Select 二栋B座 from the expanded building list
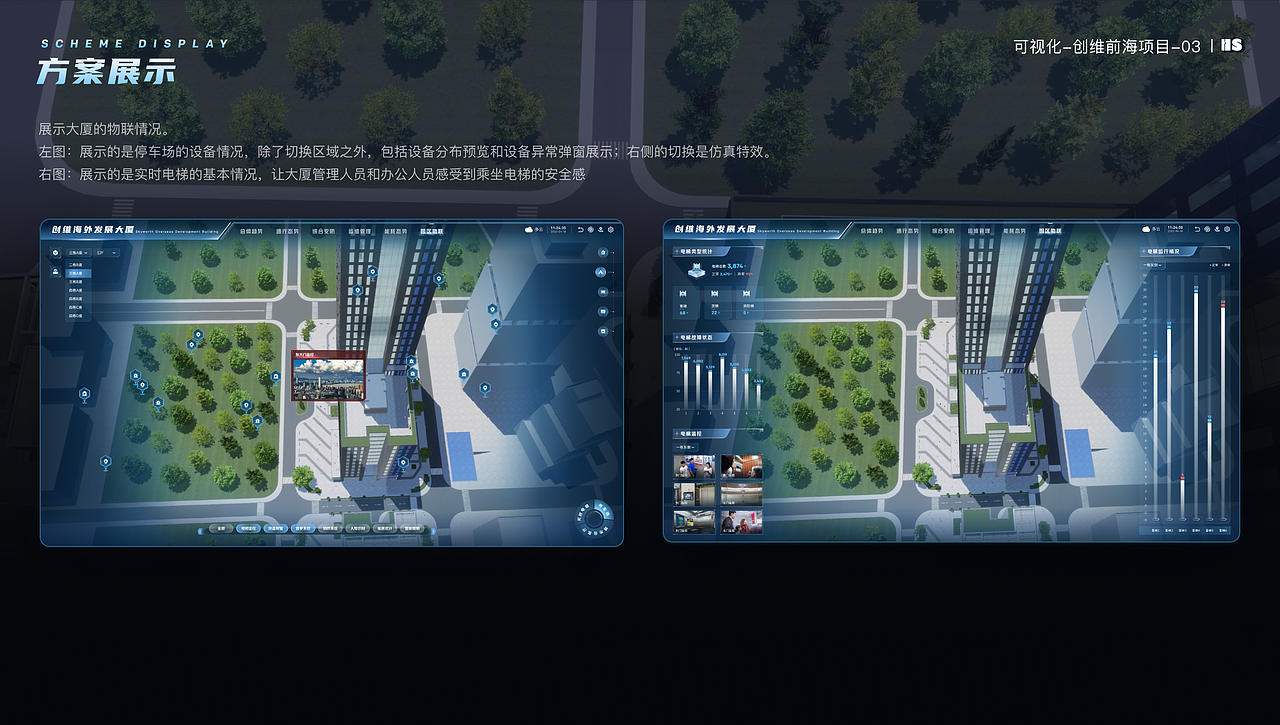This screenshot has height=725, width=1280. point(75,264)
